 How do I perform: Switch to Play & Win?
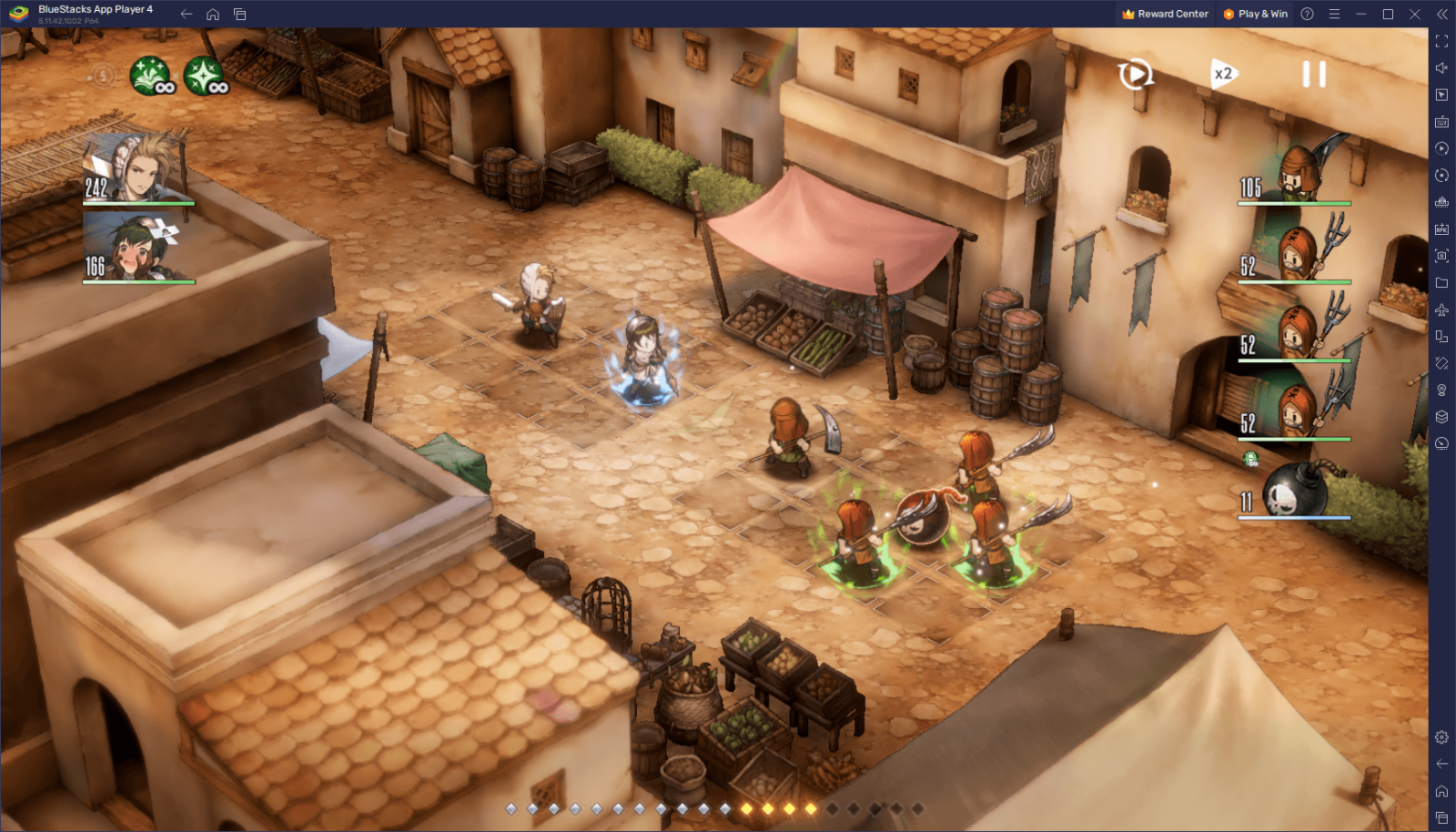point(1256,14)
